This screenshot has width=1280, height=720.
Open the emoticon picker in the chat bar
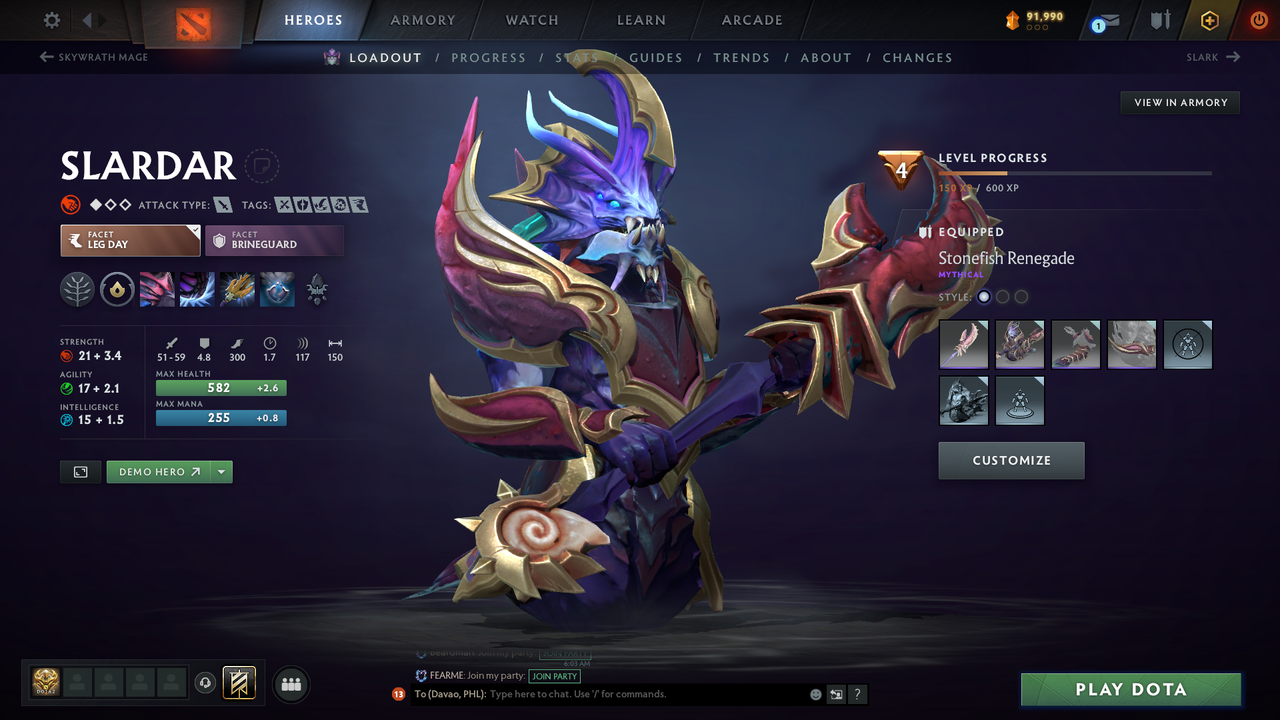[x=814, y=693]
